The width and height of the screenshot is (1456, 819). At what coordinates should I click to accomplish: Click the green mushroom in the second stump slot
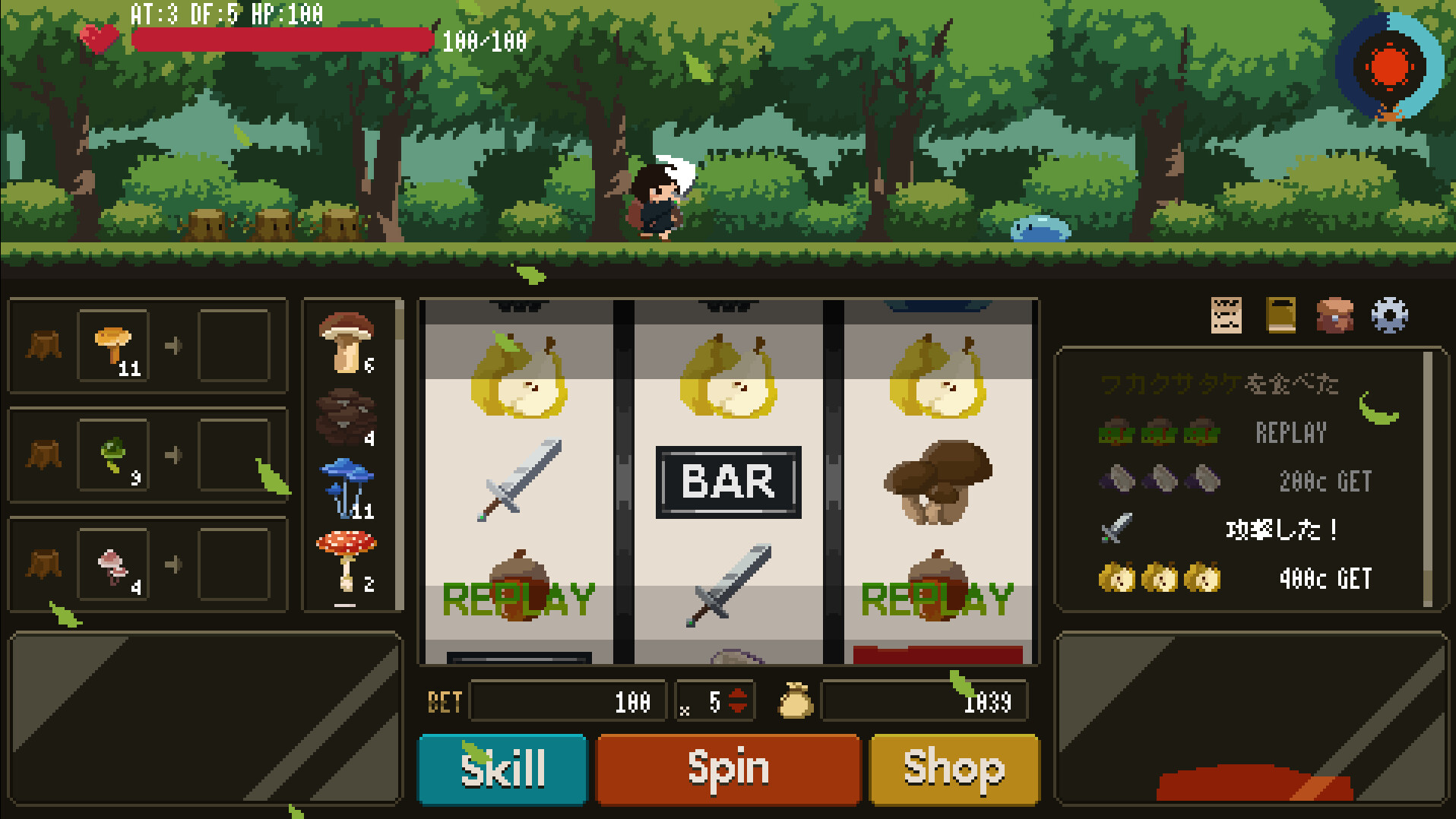click(112, 454)
